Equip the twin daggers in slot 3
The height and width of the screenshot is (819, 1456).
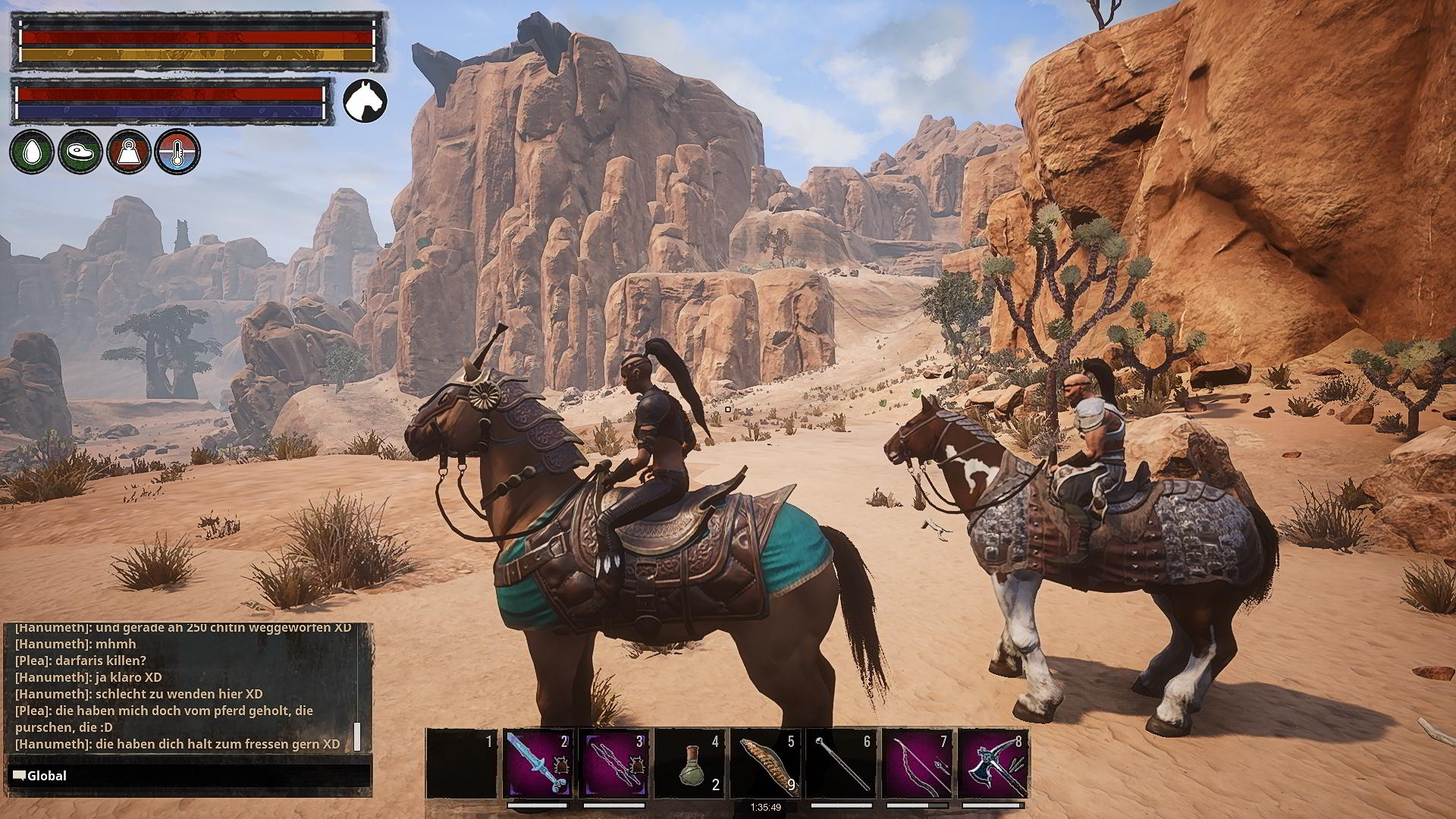tap(615, 763)
